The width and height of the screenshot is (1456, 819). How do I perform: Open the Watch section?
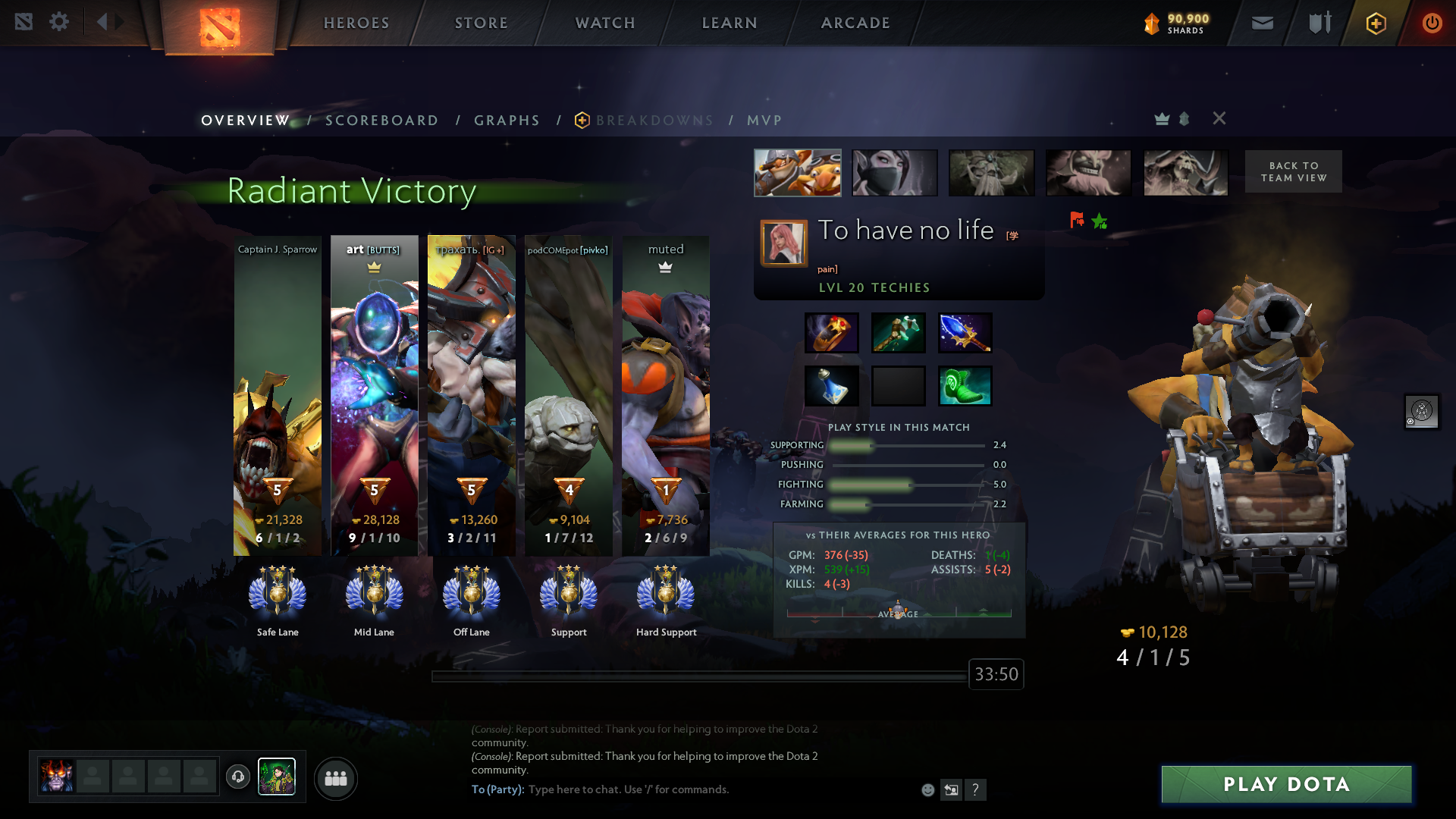605,23
